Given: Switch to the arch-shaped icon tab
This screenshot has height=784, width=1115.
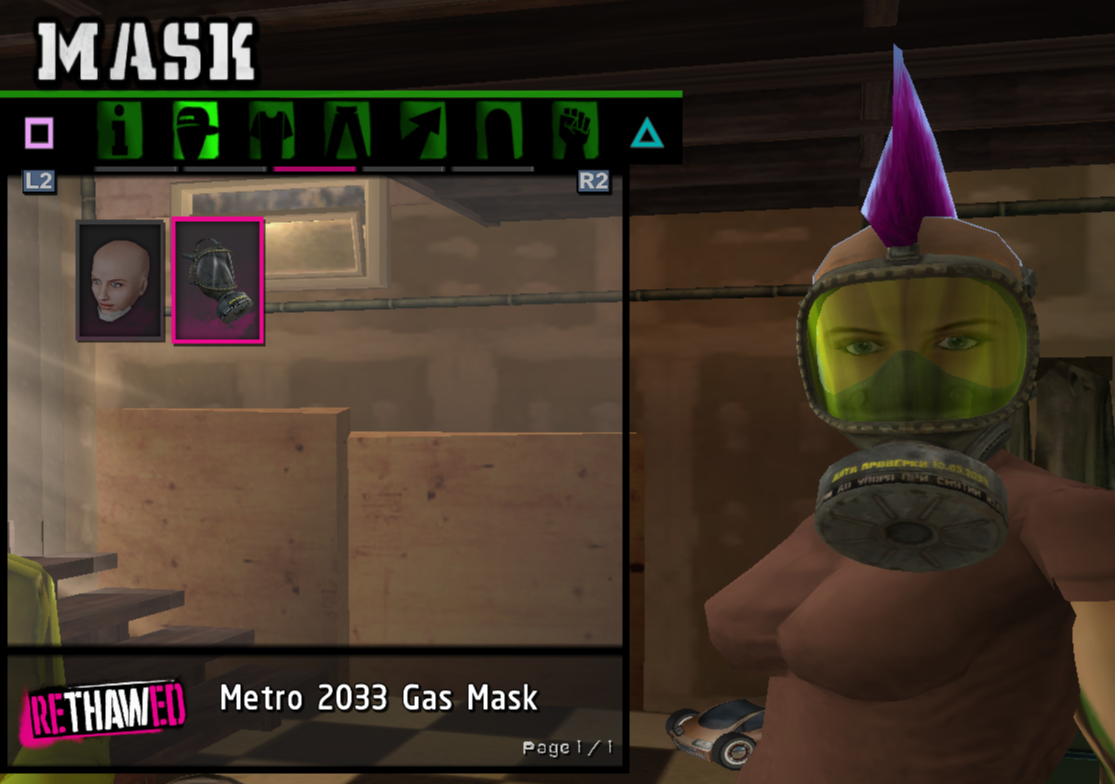Looking at the screenshot, I should point(499,131).
